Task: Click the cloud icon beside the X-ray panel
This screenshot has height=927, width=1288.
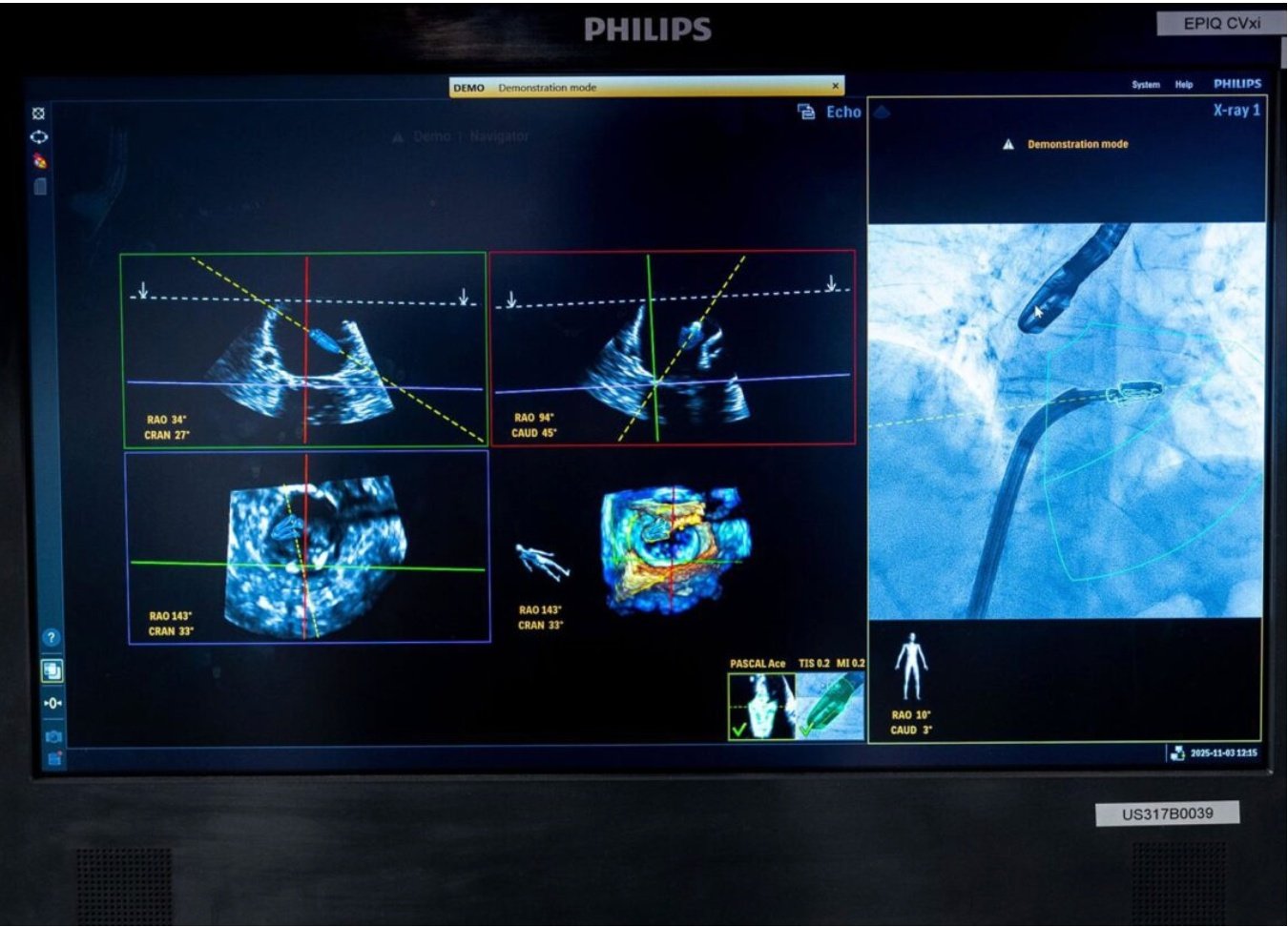Action: coord(883,110)
